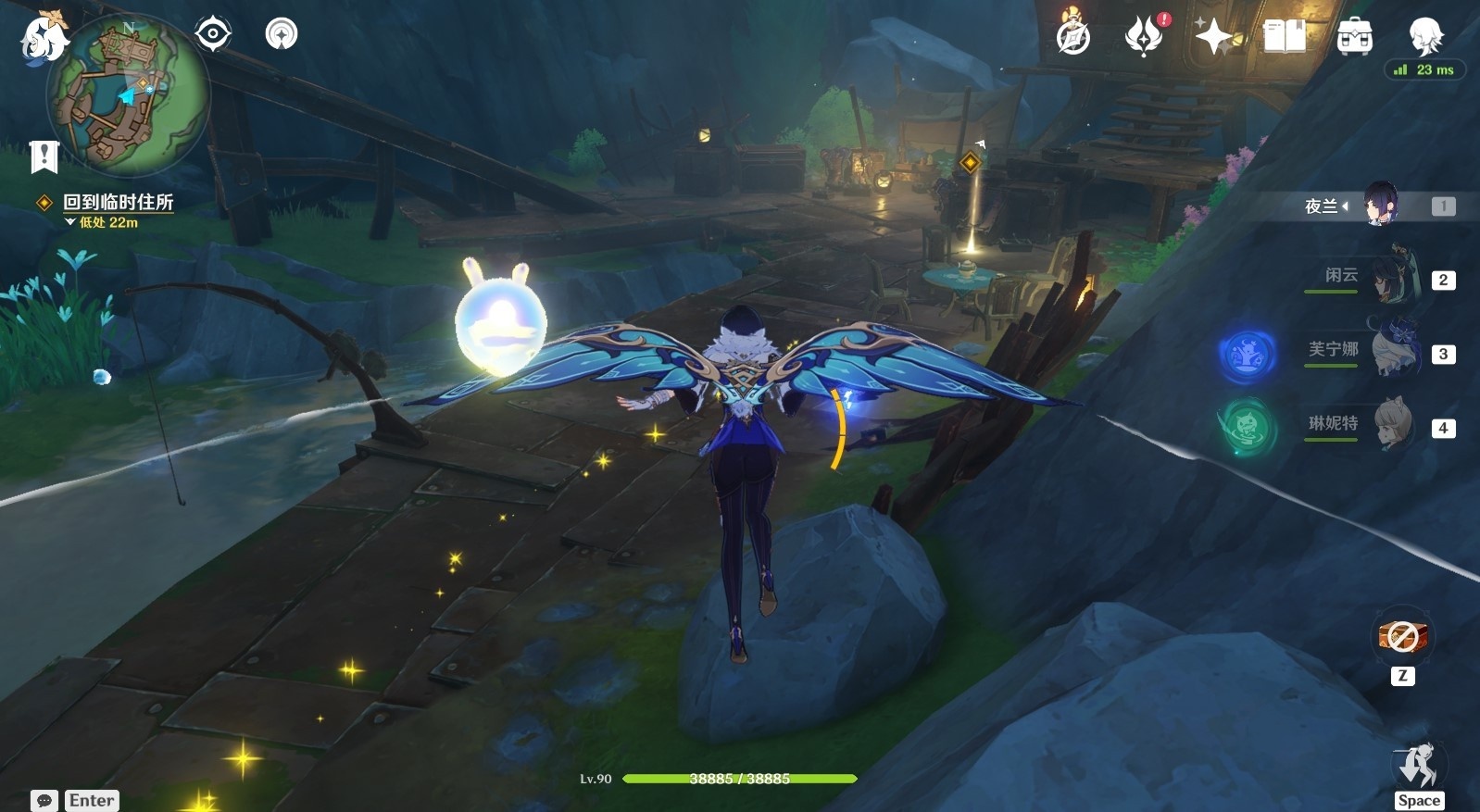Screen dimensions: 1480x812
Task: Open the wish star icon
Action: point(1213,37)
